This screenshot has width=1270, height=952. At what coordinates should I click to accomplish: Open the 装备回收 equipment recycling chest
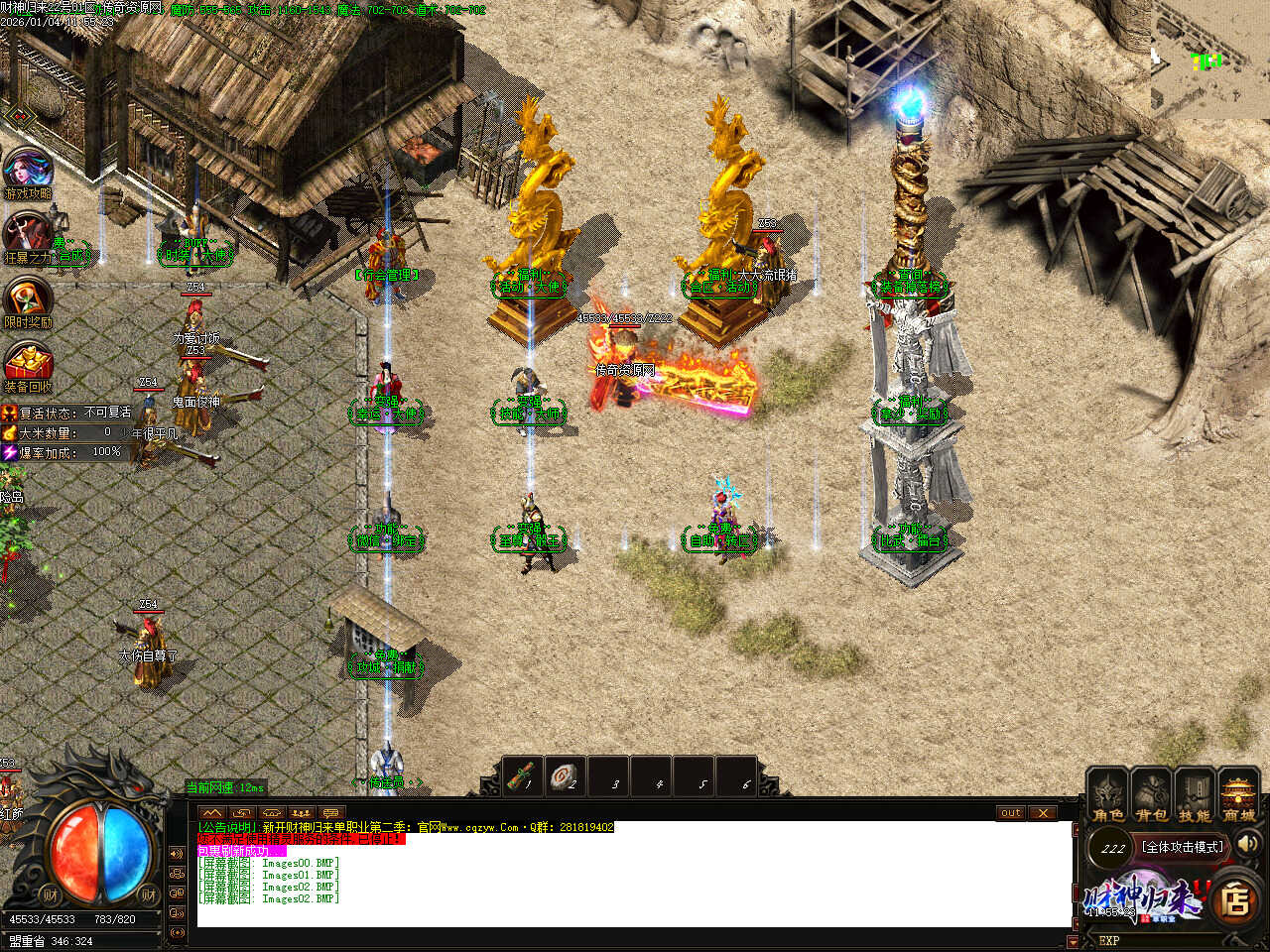coord(28,364)
